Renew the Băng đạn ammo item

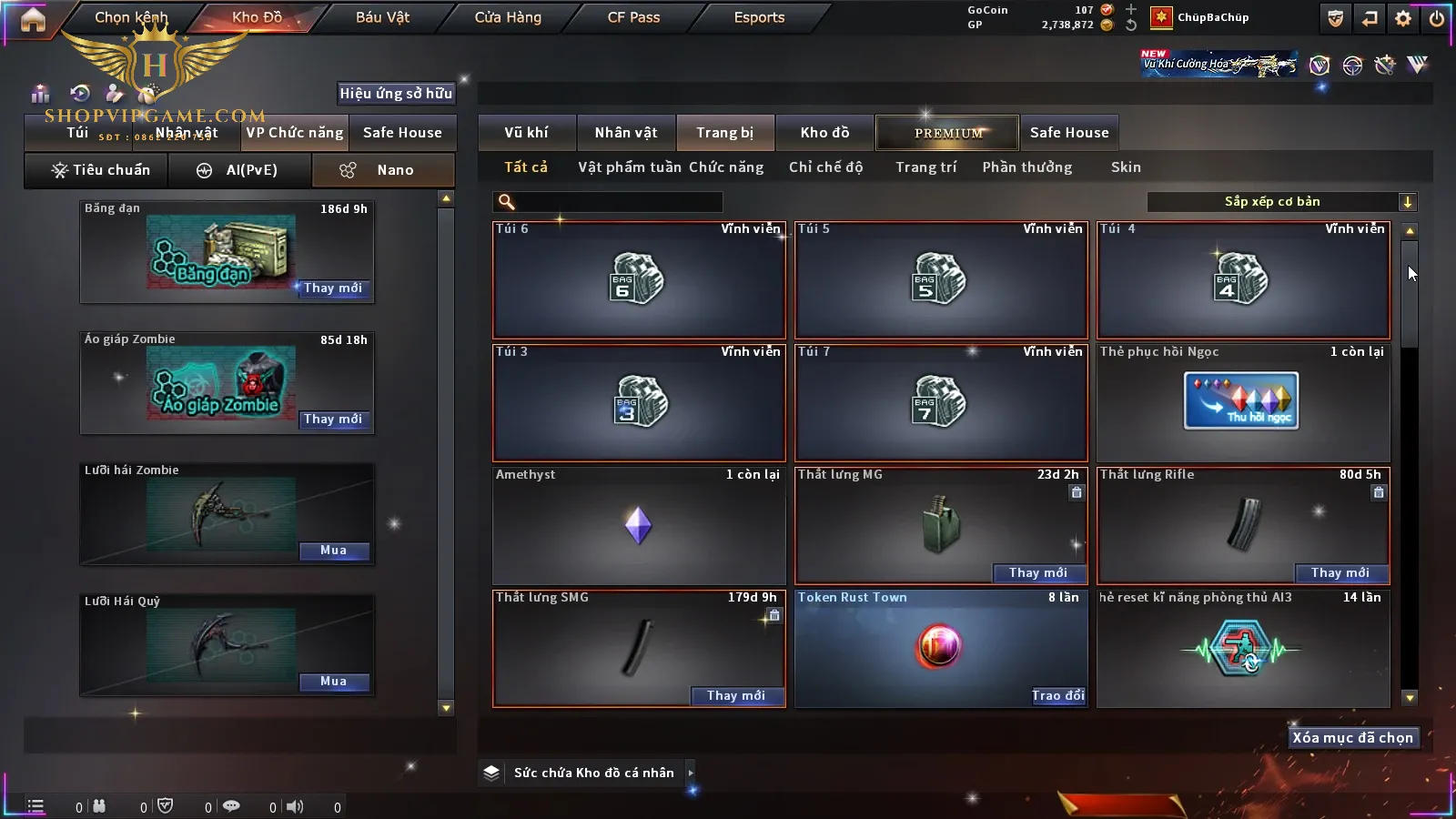click(333, 288)
